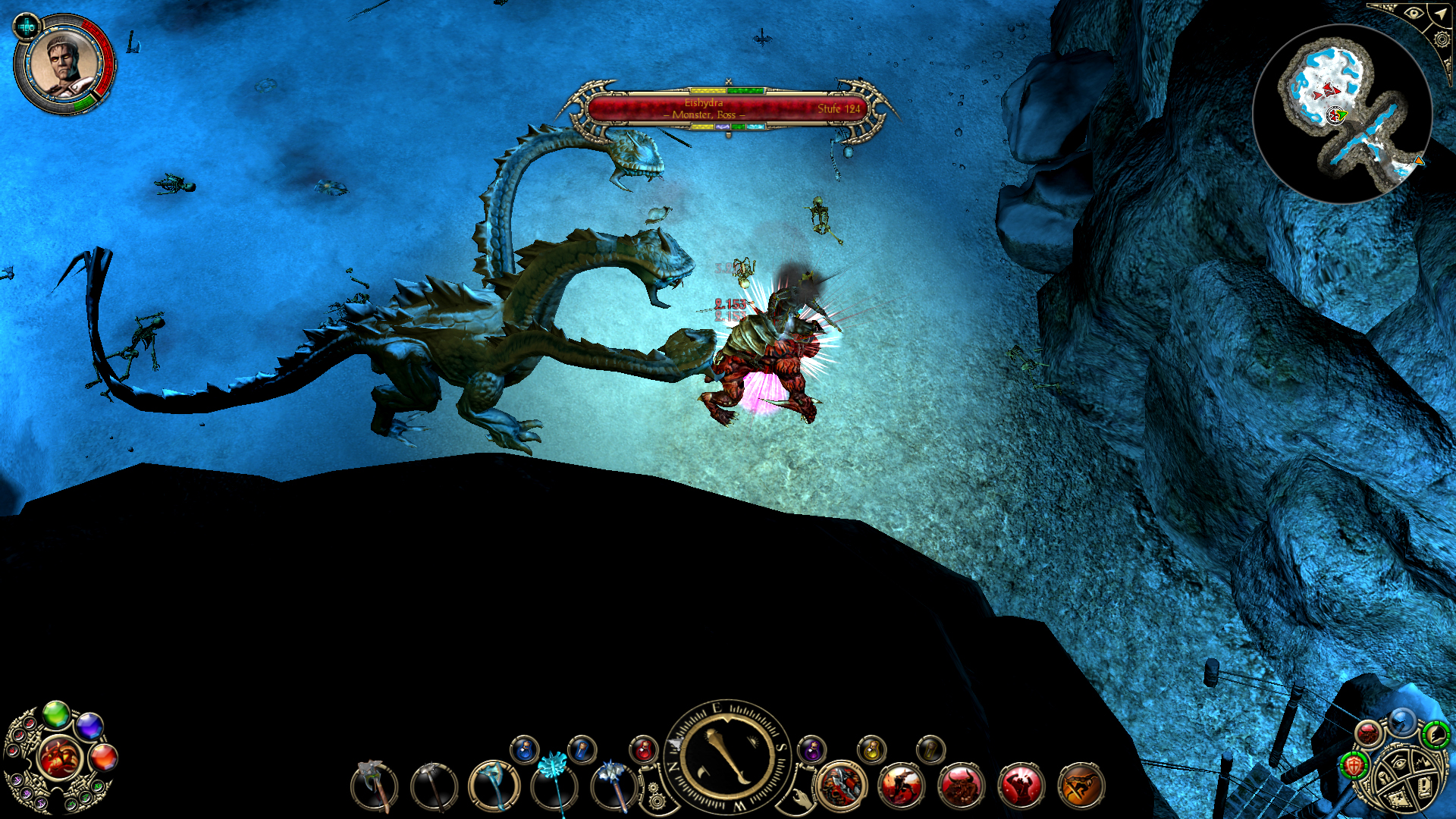Screen dimensions: 1456x819
Task: Open the map from the circular menu
Action: pos(1397,797)
